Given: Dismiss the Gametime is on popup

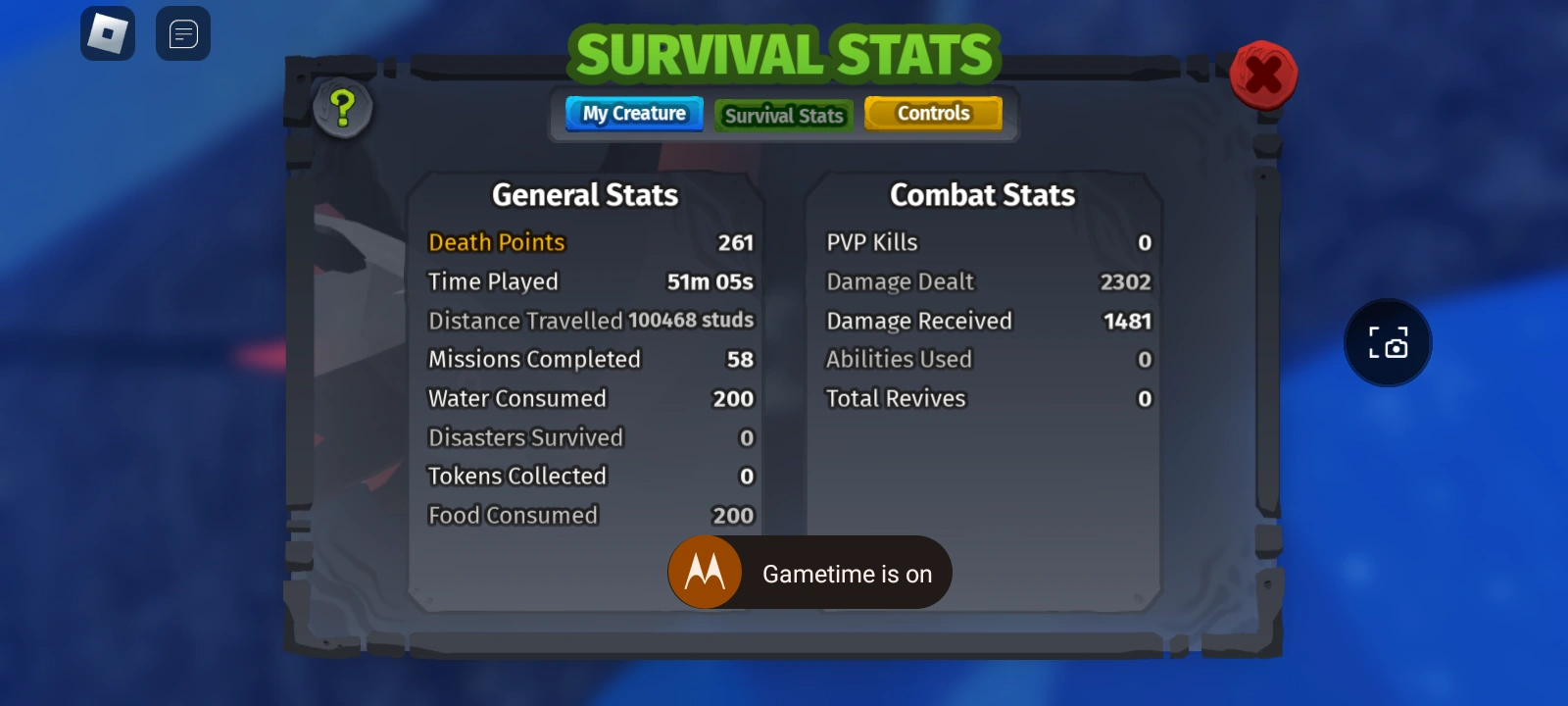Looking at the screenshot, I should point(849,573).
